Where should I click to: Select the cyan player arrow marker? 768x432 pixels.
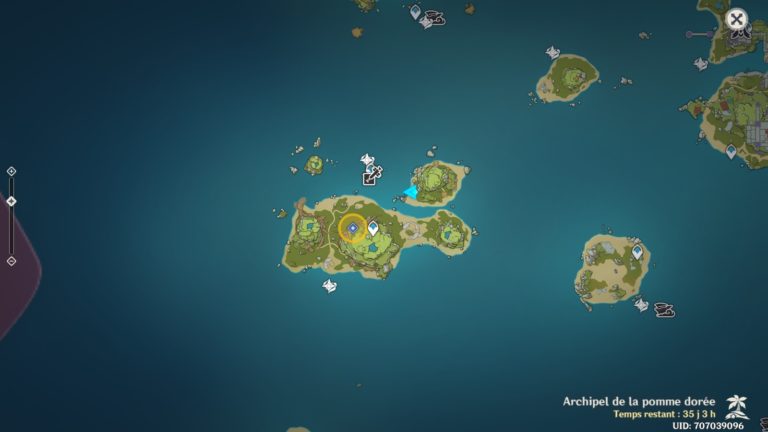411,191
